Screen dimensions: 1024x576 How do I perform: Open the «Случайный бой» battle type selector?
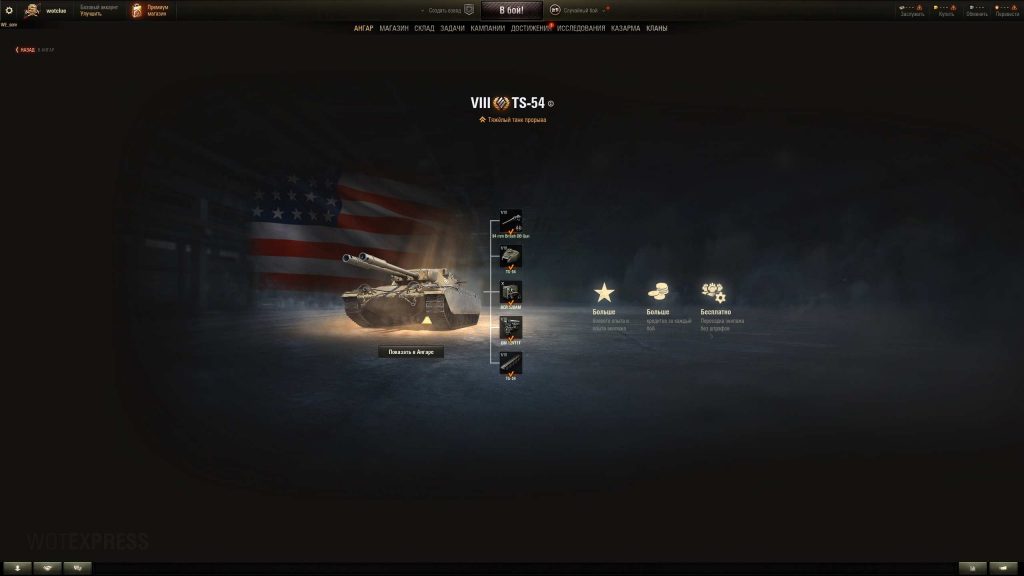pyautogui.click(x=578, y=10)
